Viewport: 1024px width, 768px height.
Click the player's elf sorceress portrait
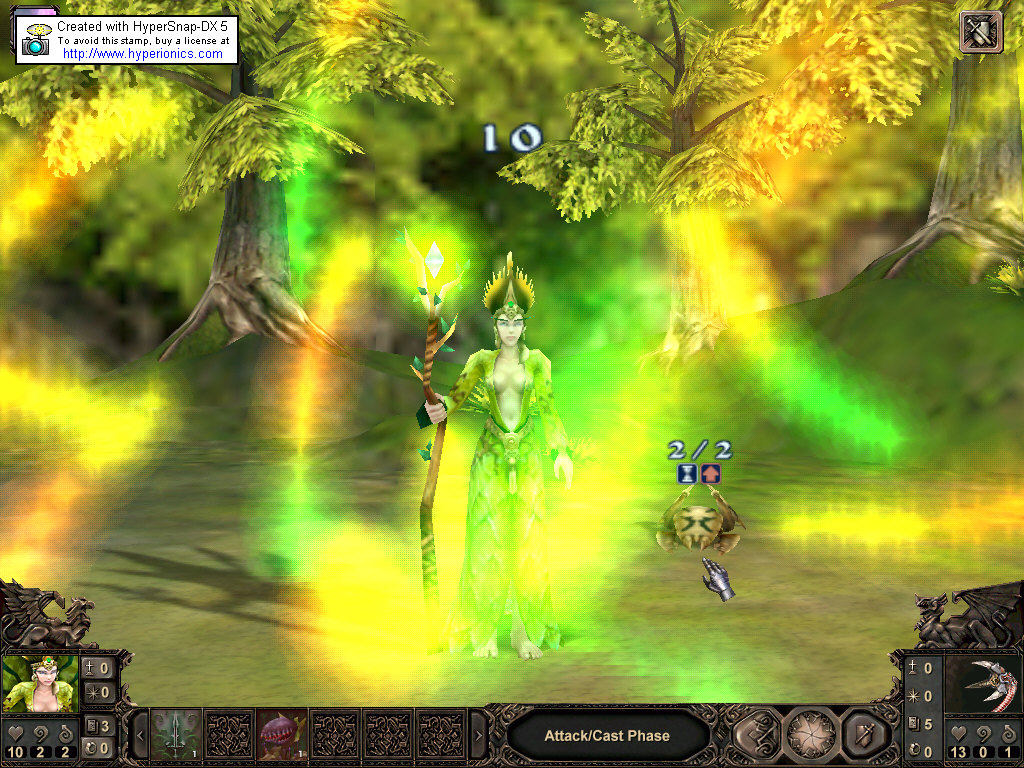40,682
